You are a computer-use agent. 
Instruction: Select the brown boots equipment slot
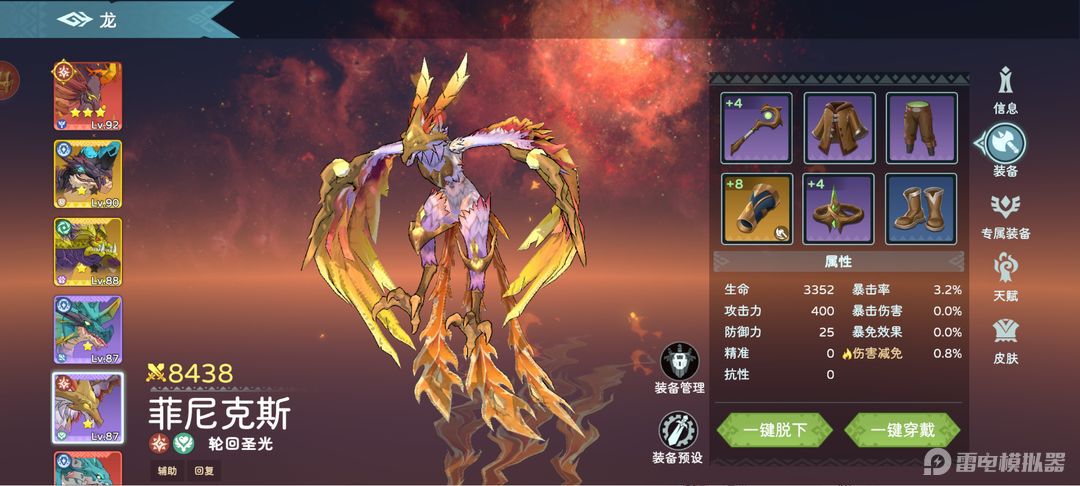pos(921,208)
